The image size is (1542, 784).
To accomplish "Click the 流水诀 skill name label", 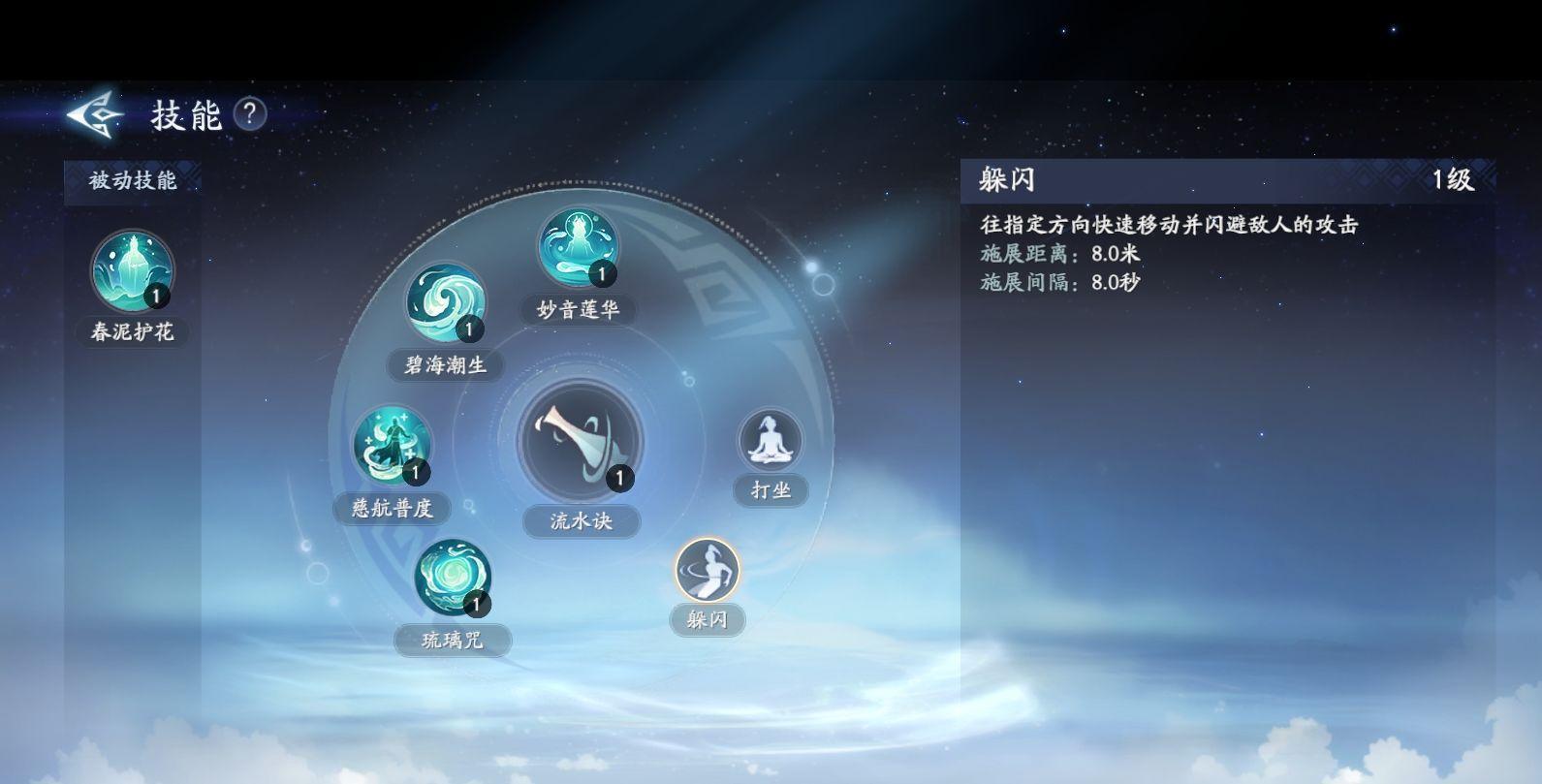I will [x=582, y=519].
